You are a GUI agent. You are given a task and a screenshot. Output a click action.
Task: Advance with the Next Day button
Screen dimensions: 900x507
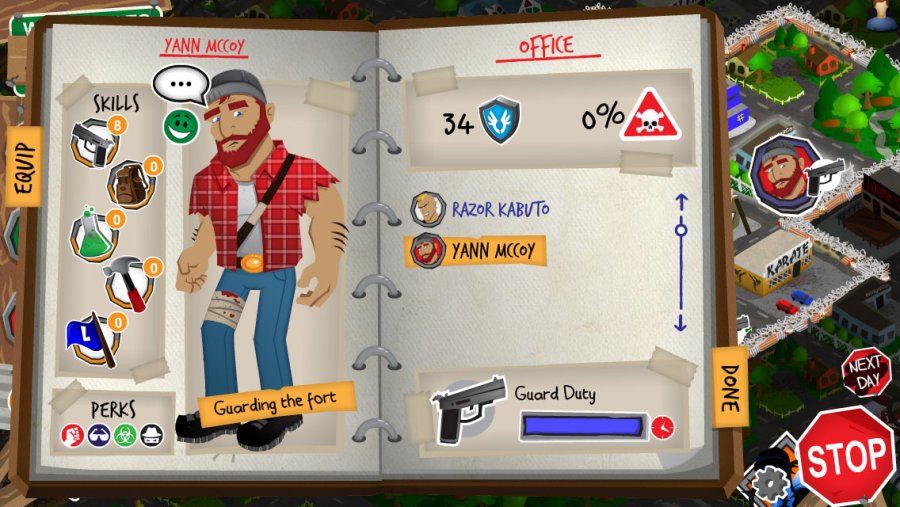point(864,373)
